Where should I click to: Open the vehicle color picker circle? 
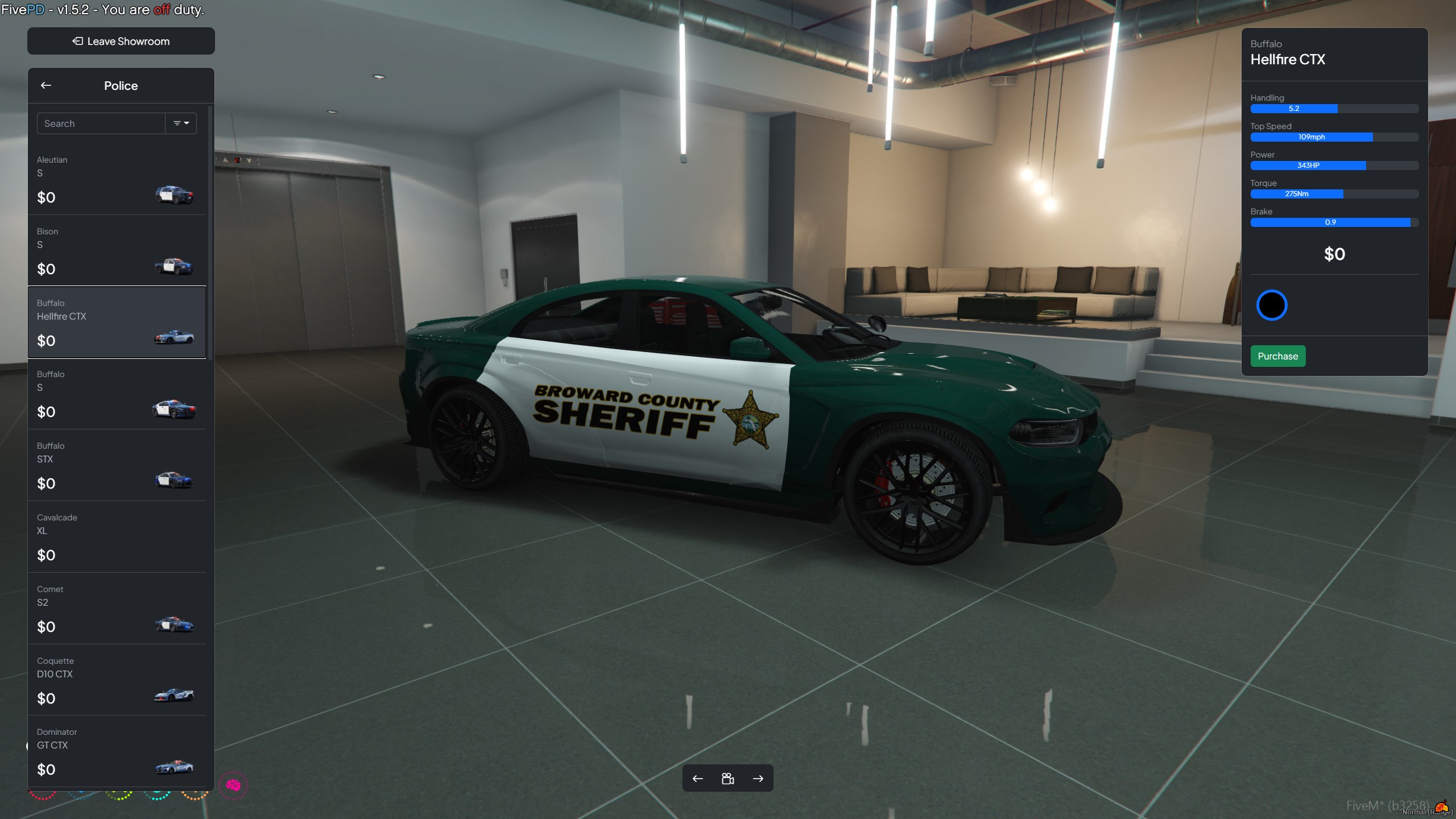pos(1273,305)
